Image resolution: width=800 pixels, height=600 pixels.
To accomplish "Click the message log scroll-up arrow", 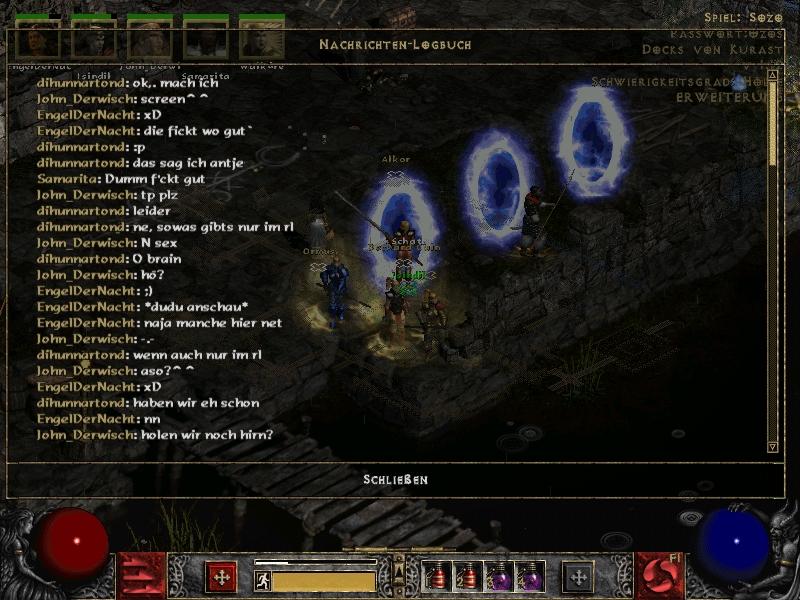I will 772,75.
